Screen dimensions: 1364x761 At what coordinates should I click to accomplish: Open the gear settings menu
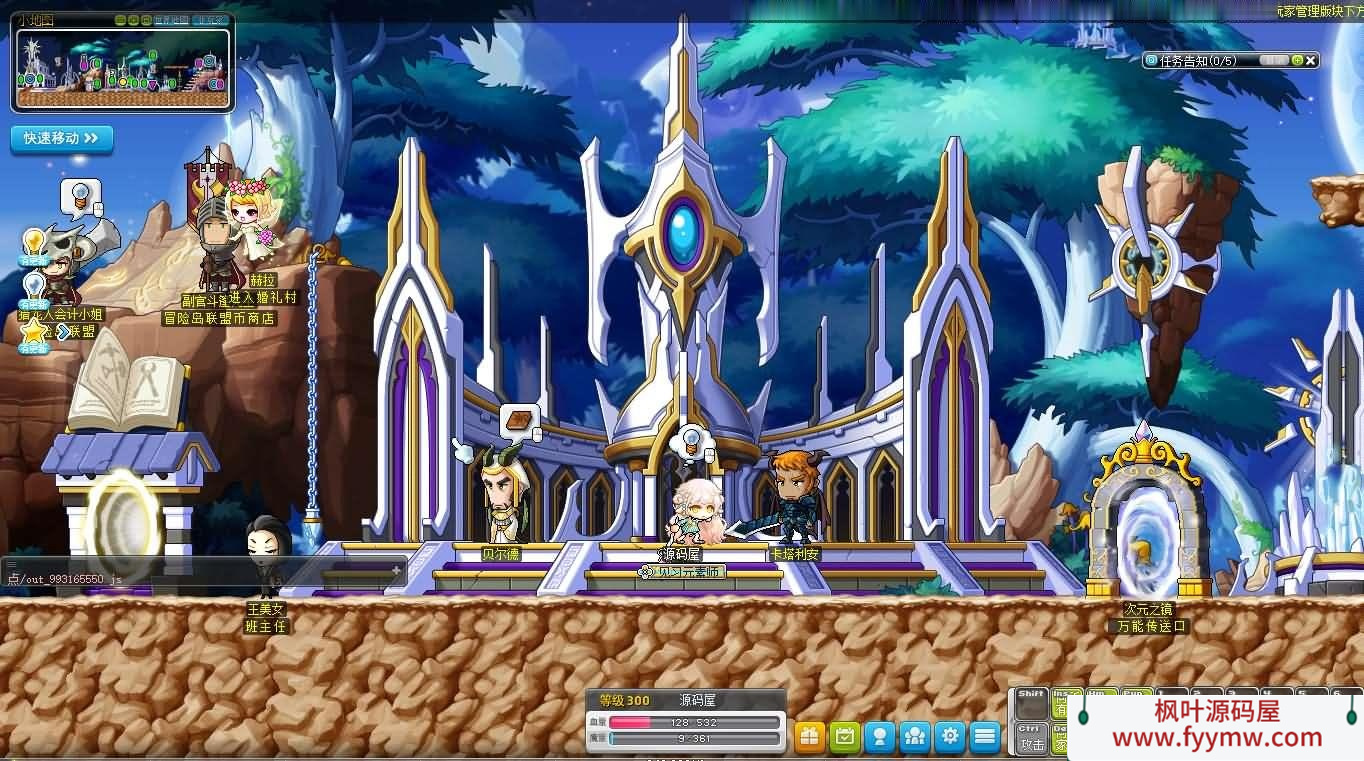click(950, 737)
